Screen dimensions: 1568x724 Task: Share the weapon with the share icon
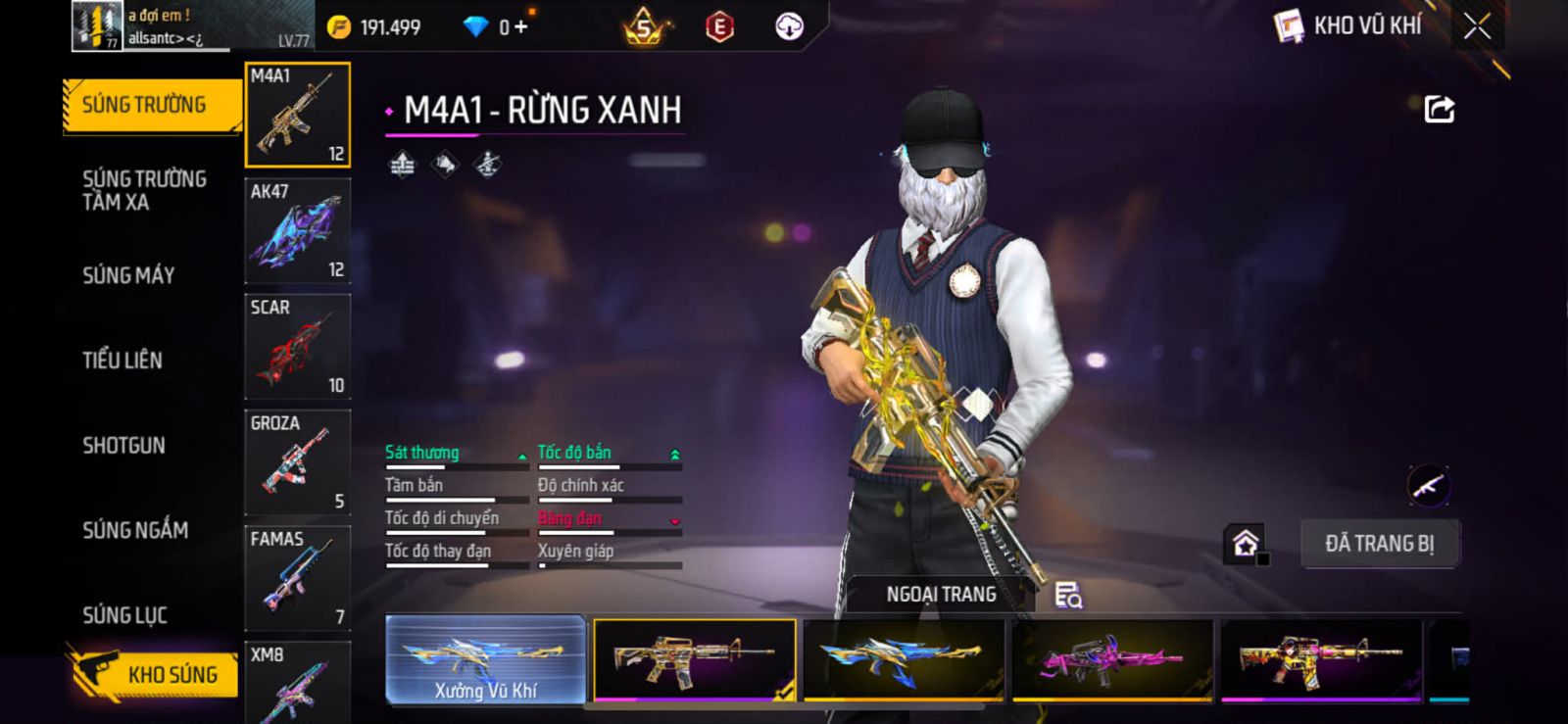tap(1439, 109)
